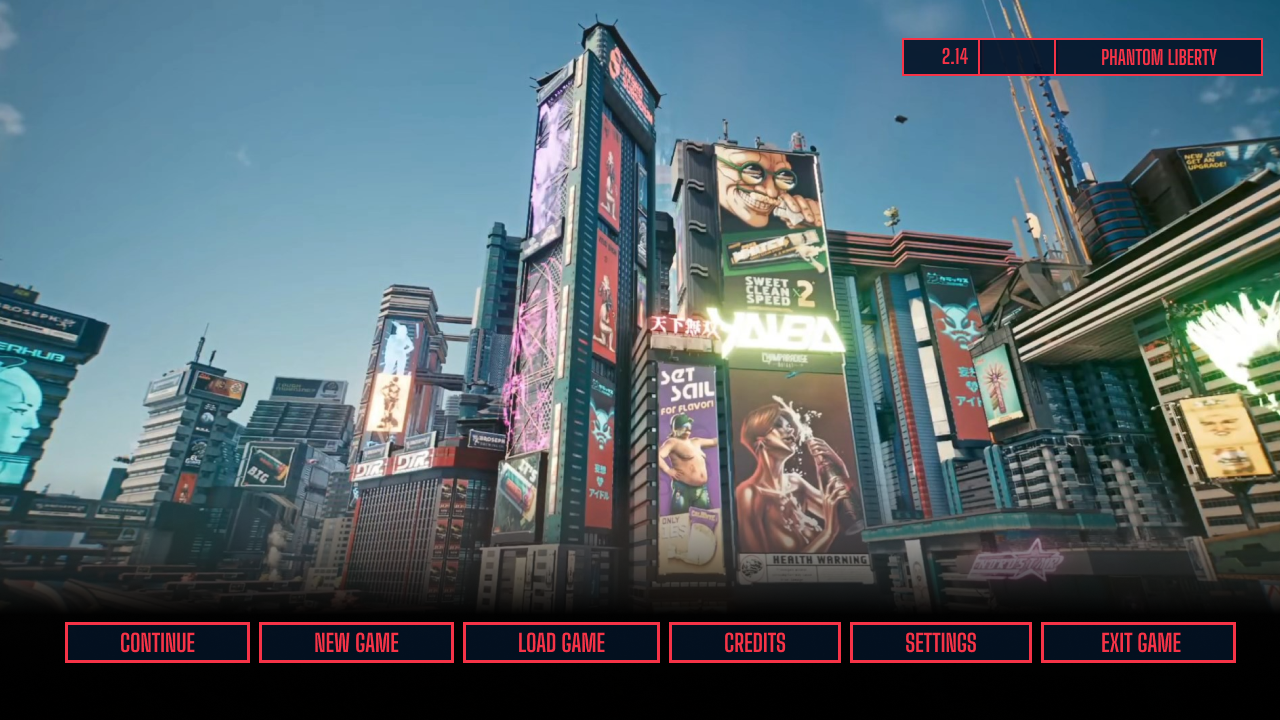The height and width of the screenshot is (720, 1280).
Task: Open the Load Game menu
Action: coord(561,642)
